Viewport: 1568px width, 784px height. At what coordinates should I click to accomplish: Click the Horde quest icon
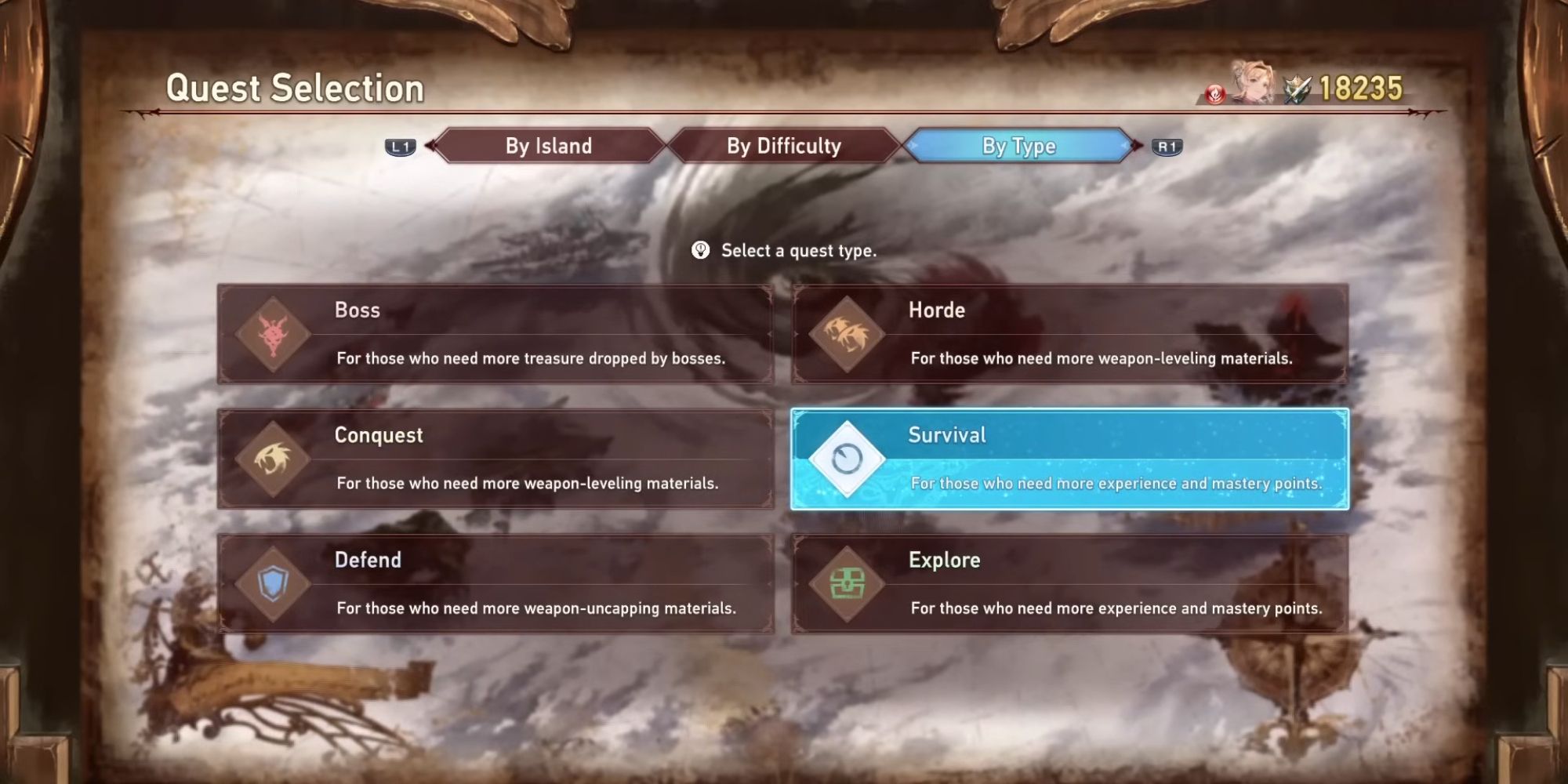coord(848,333)
